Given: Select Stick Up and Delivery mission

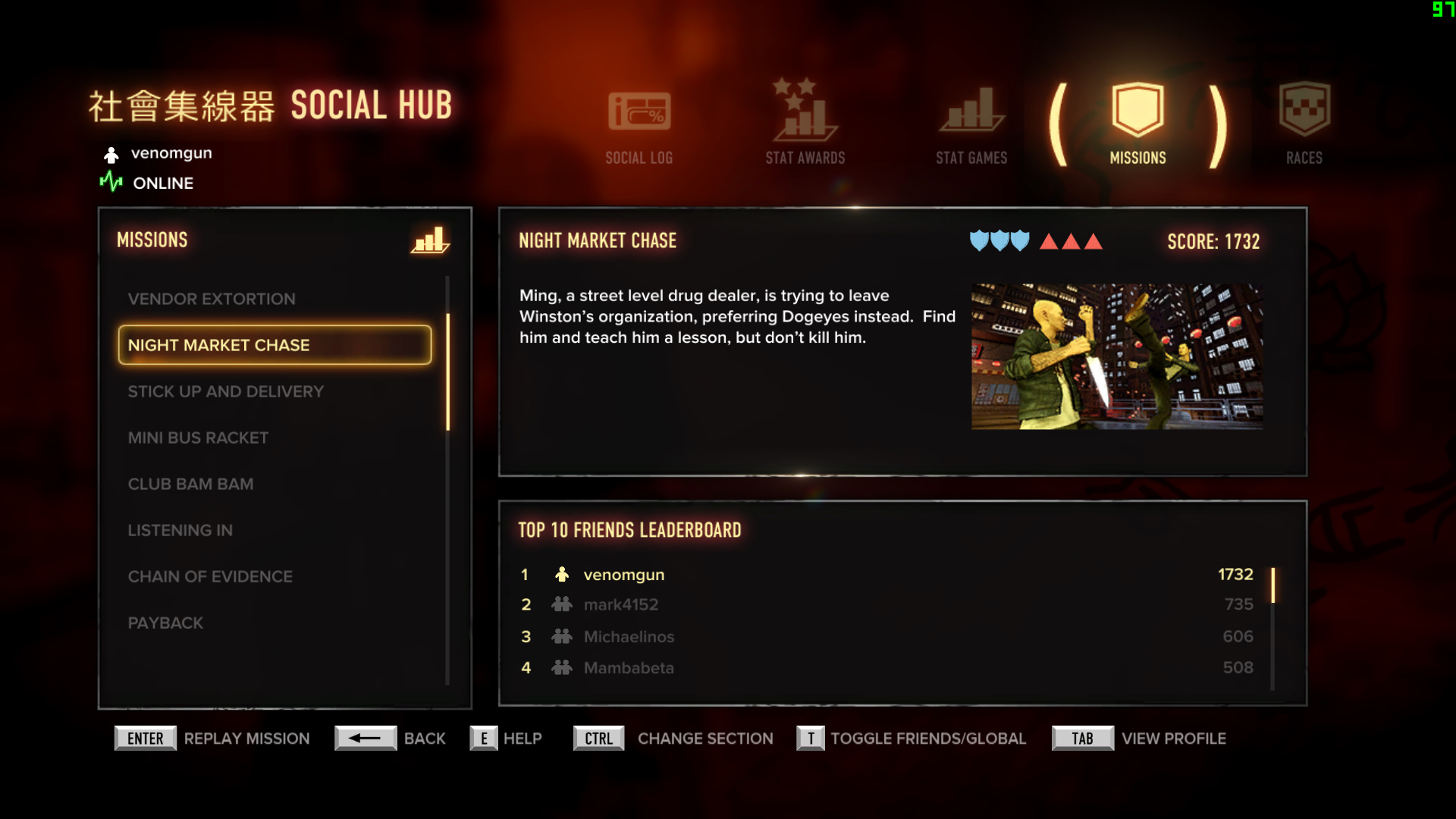Looking at the screenshot, I should [x=225, y=391].
